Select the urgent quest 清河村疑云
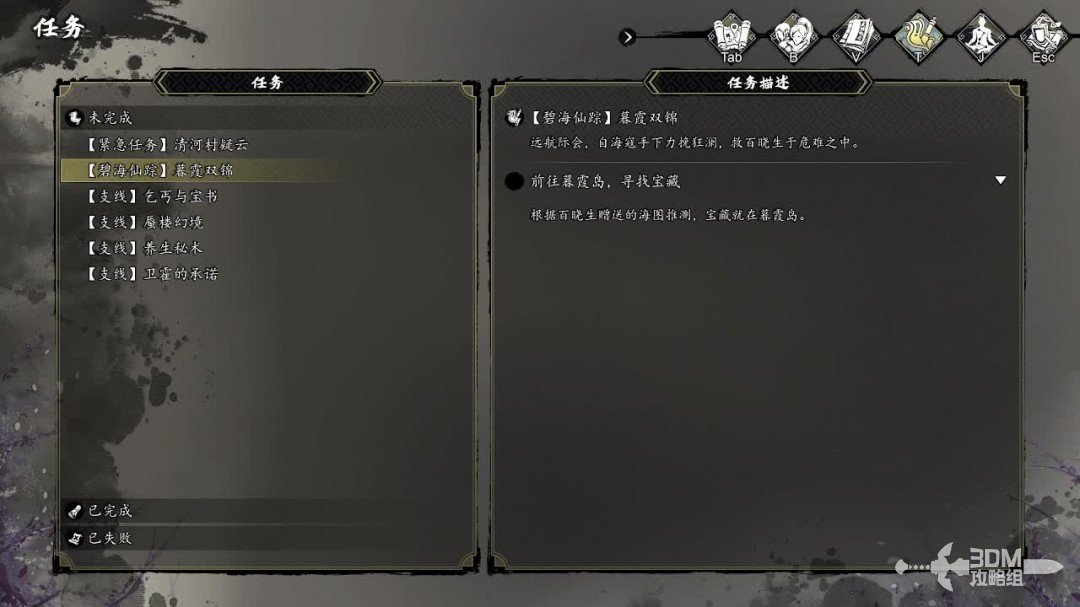 pyautogui.click(x=167, y=144)
